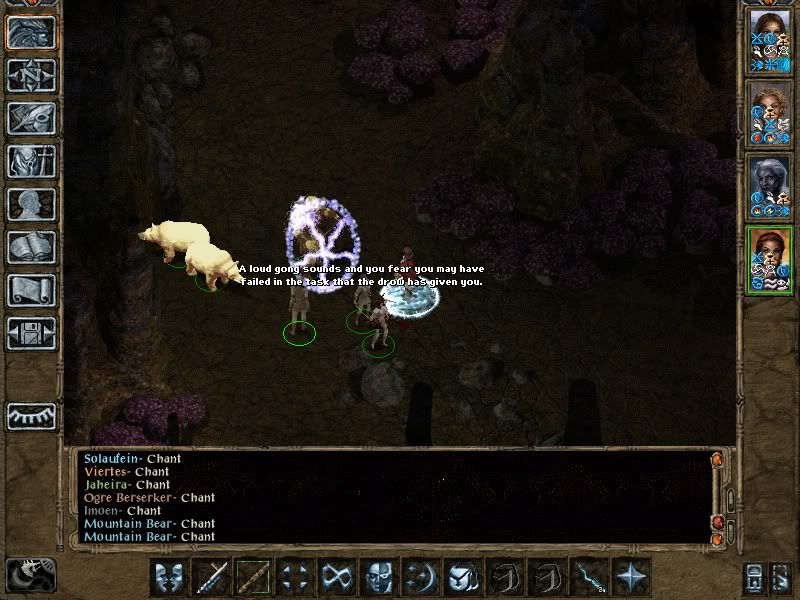
Task: Use the single mask face ability
Action: [x=379, y=576]
